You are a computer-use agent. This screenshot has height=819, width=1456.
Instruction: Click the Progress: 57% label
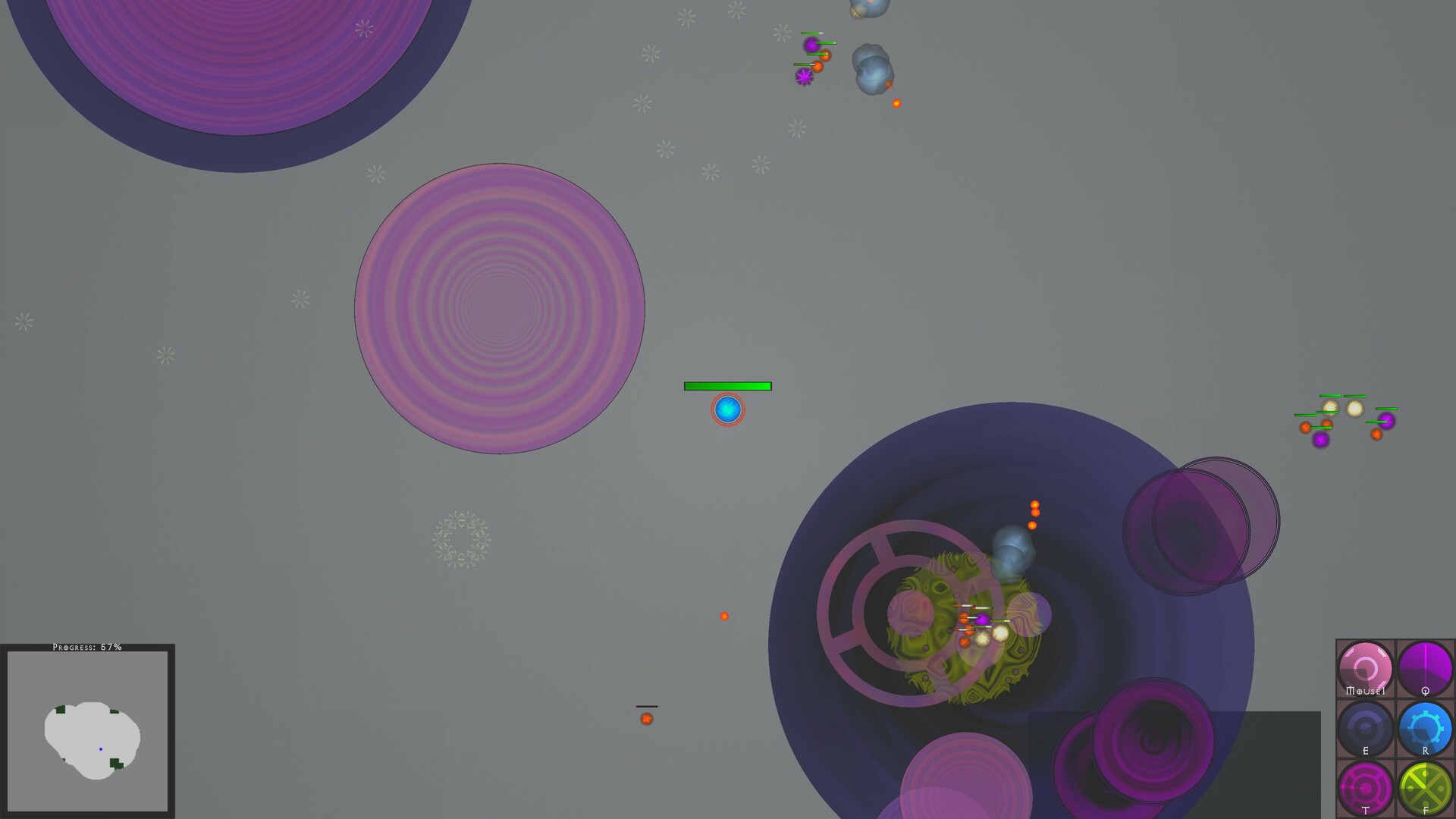(86, 648)
